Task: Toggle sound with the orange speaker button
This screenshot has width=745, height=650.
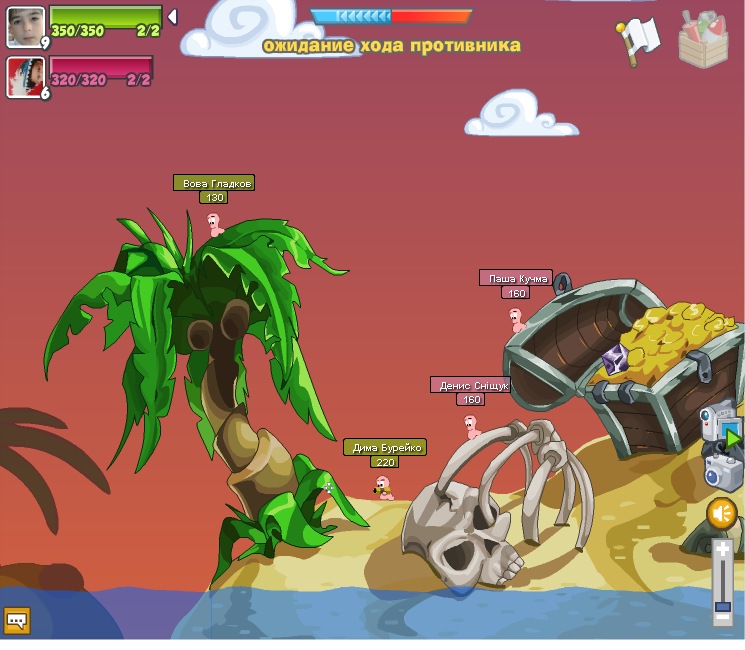Action: (721, 514)
